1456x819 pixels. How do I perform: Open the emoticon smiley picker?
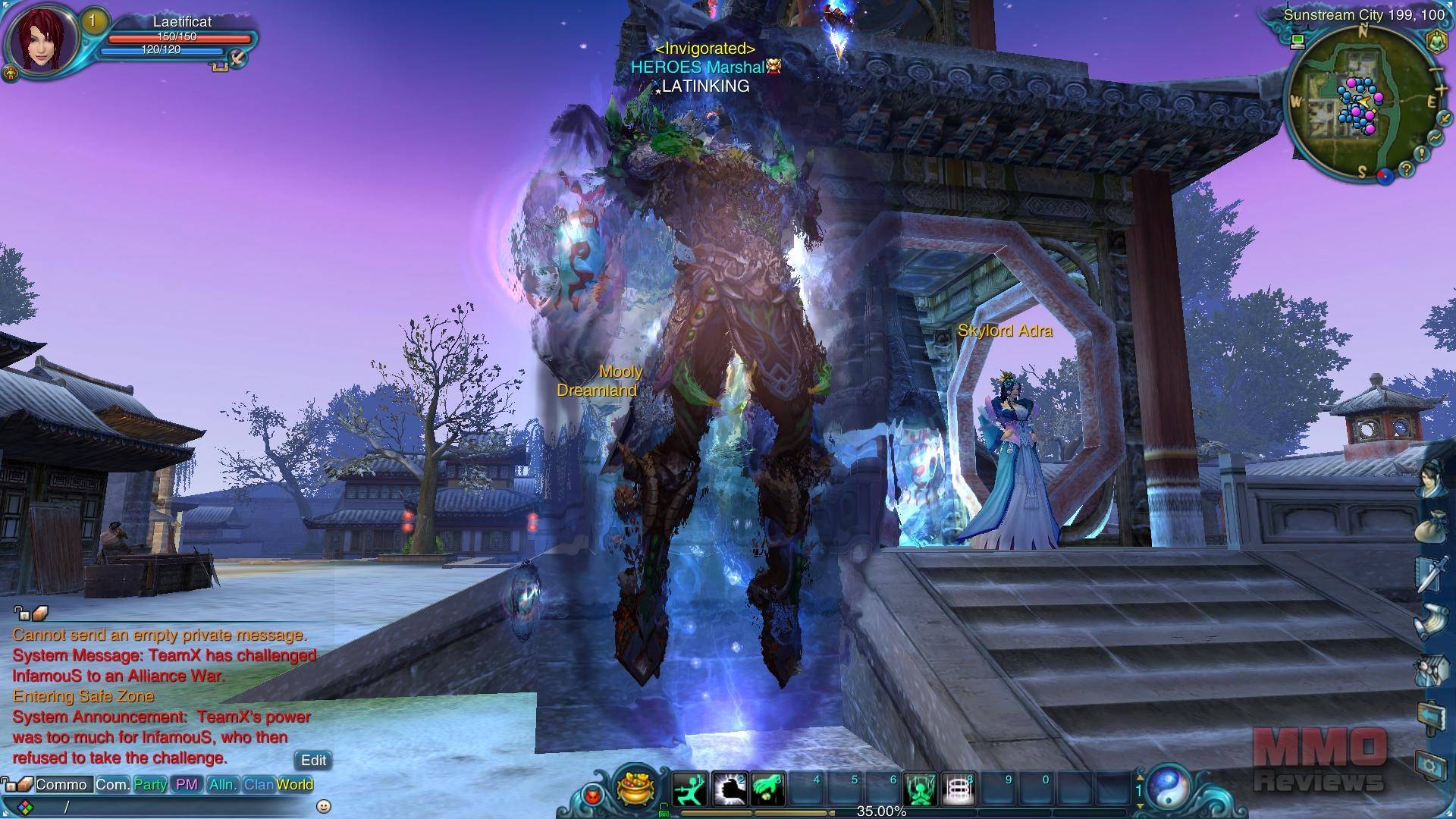(x=324, y=806)
